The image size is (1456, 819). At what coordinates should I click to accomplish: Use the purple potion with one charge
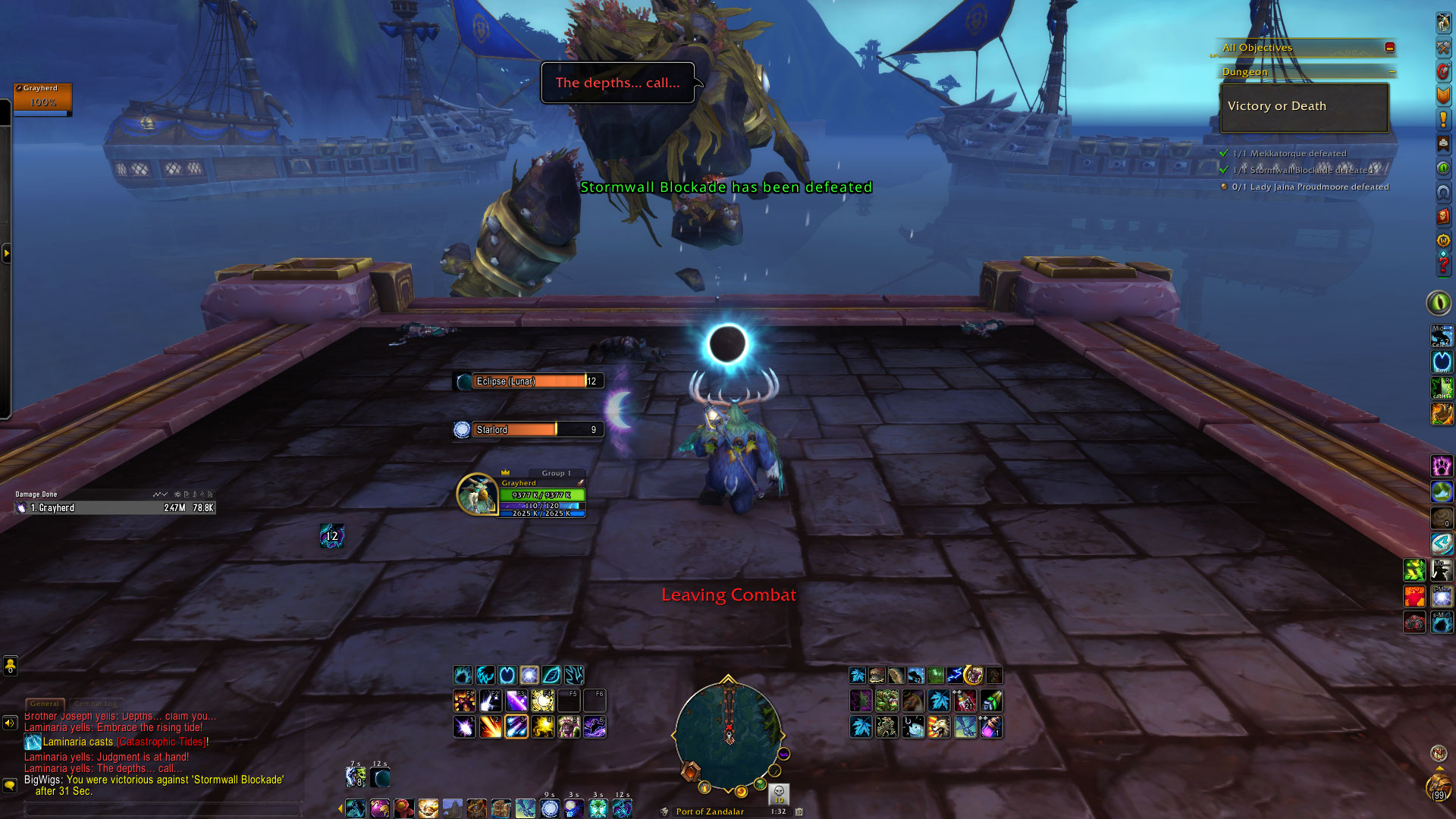991,727
